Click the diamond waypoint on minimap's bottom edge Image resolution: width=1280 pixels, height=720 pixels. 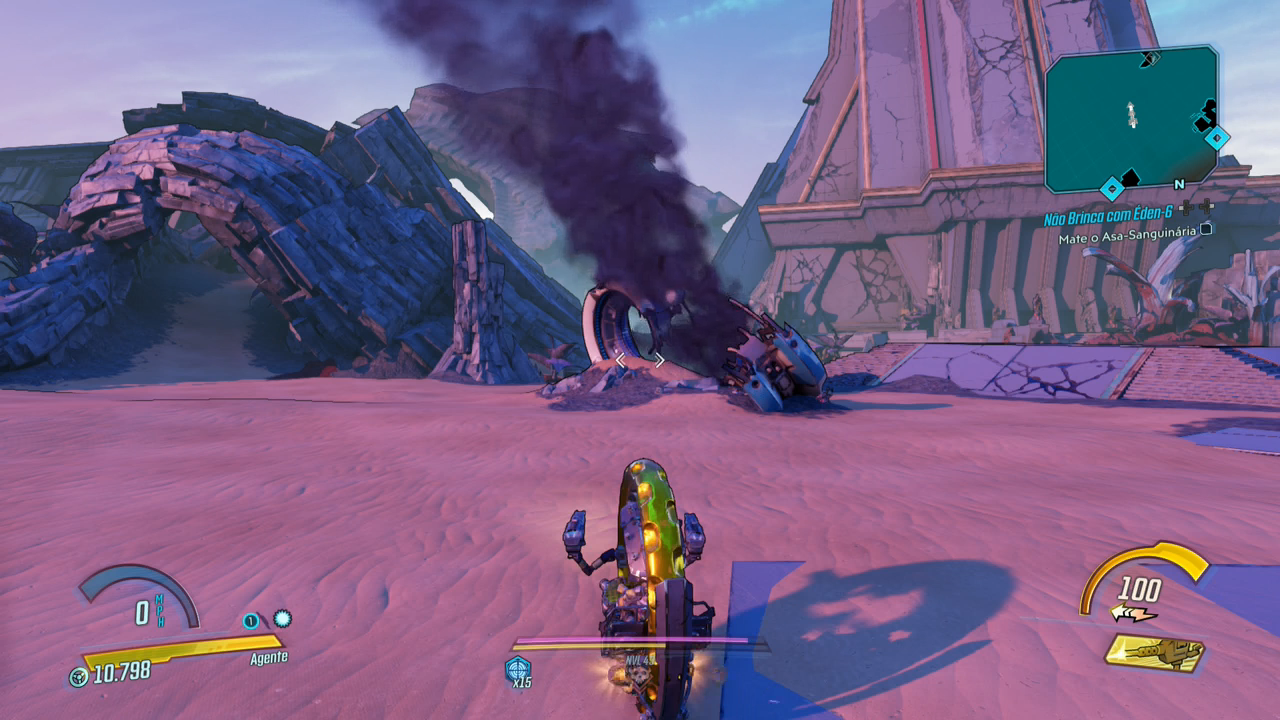1111,188
